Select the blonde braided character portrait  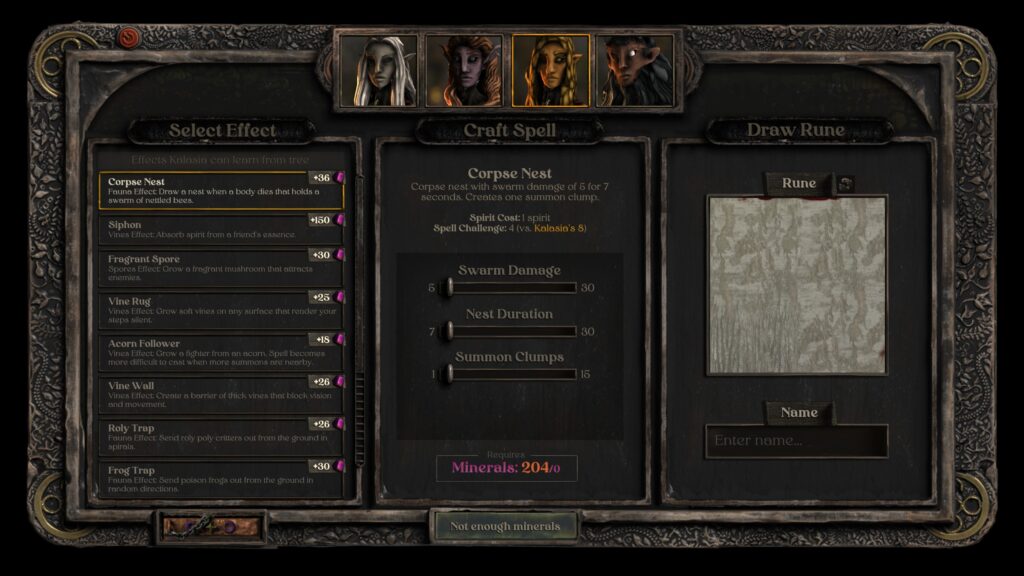coord(550,71)
